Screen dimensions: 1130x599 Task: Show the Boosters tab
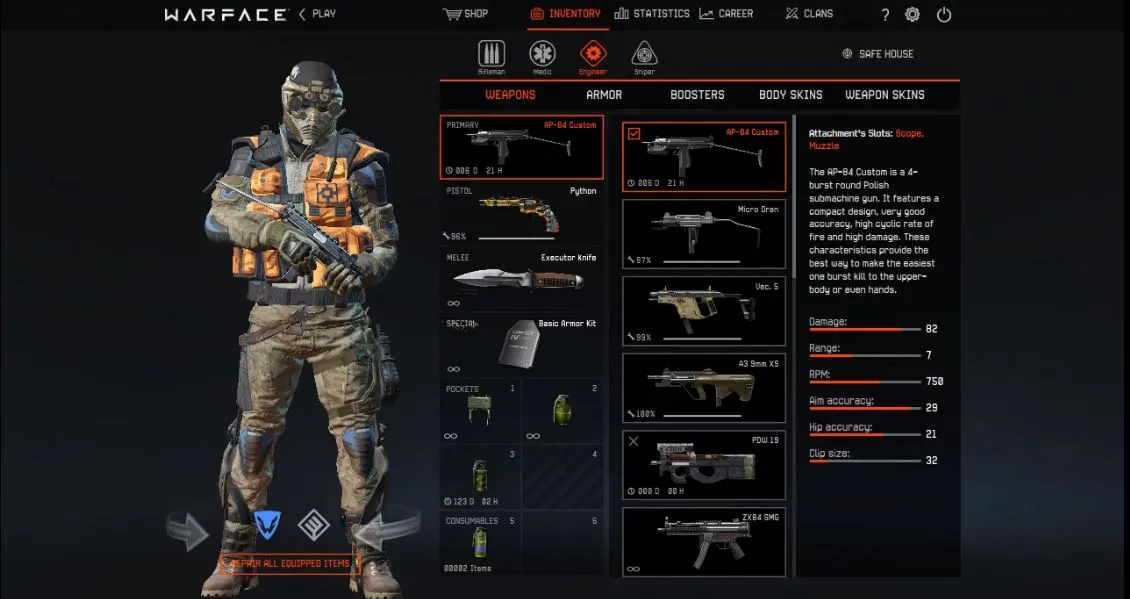[x=697, y=95]
